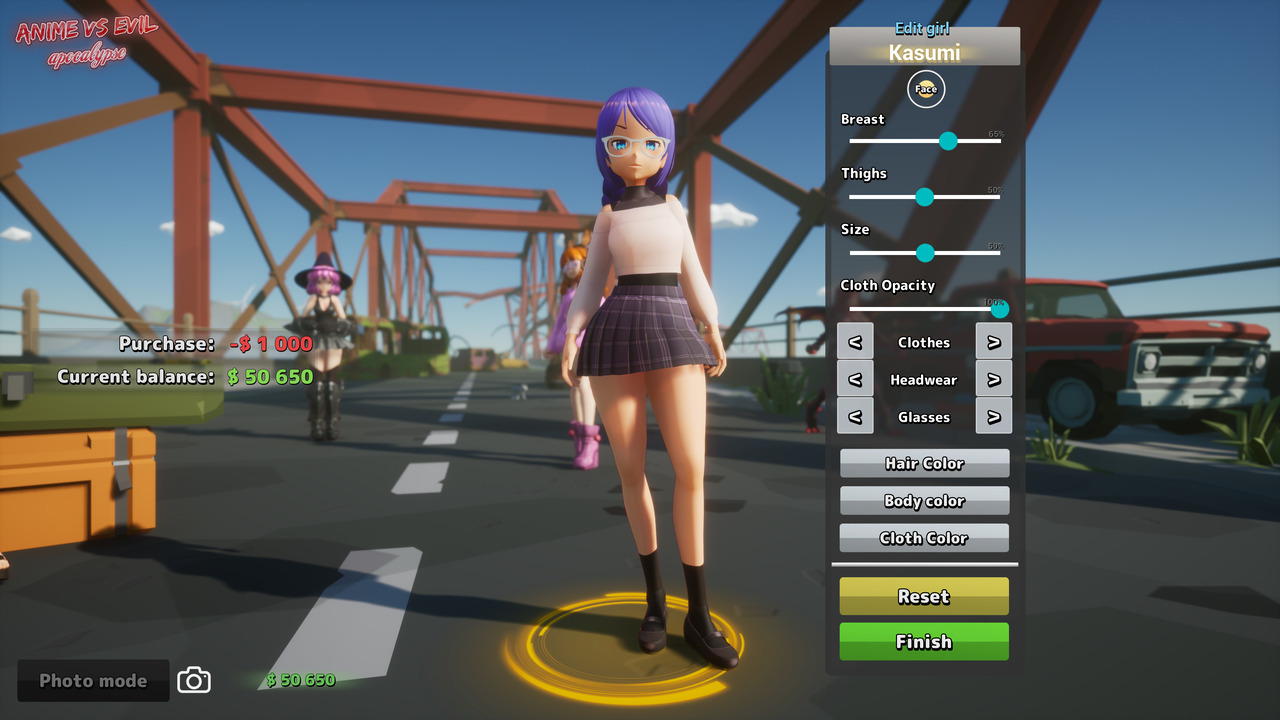Show the next Clothes option
Viewport: 1280px width, 720px height.
coord(994,341)
